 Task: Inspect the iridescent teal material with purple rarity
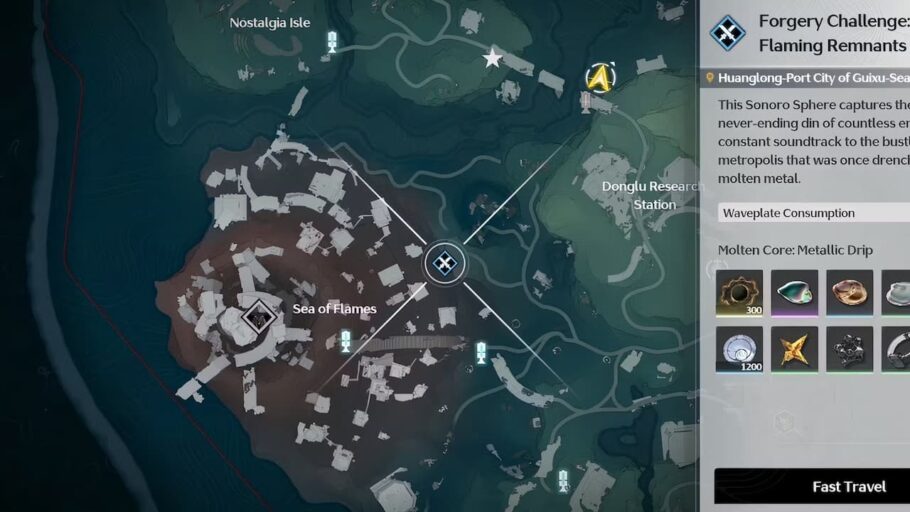pos(795,293)
